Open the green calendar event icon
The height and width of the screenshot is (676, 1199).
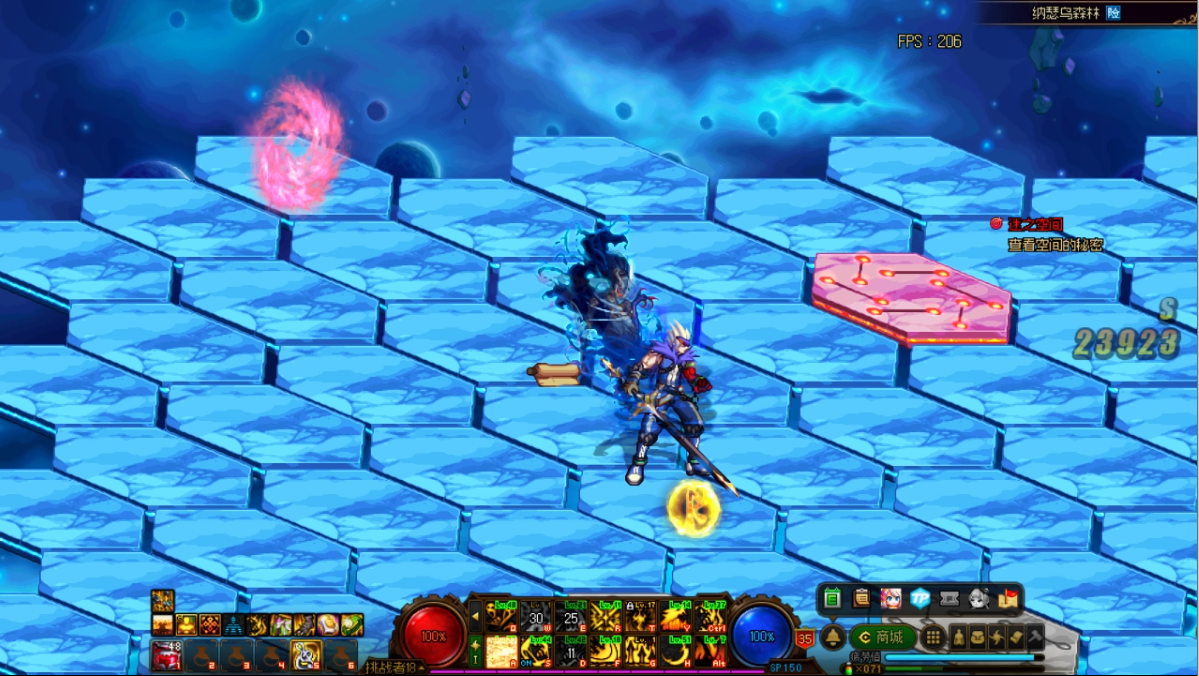tap(832, 598)
